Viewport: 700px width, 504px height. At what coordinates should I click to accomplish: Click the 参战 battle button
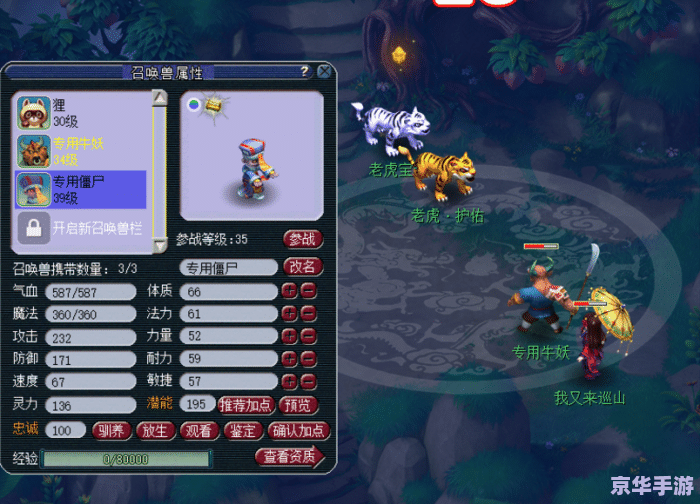(302, 240)
